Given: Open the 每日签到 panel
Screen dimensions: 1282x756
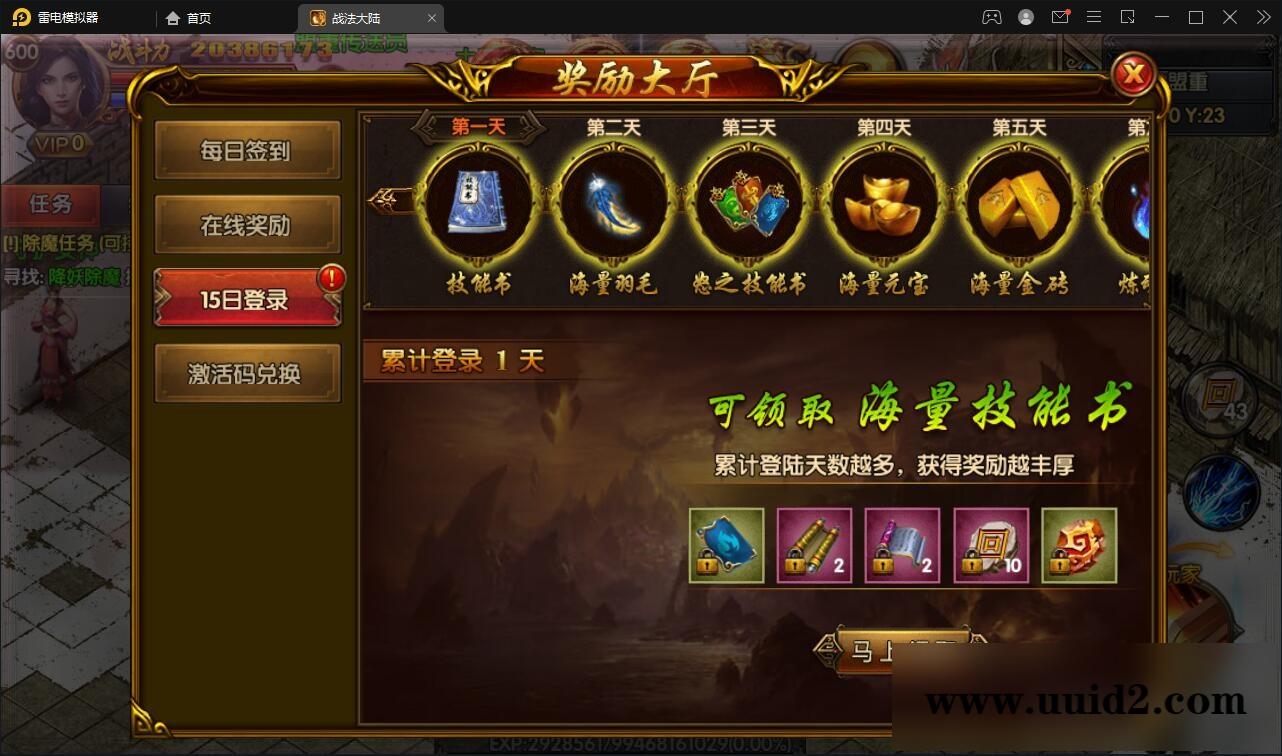Looking at the screenshot, I should pyautogui.click(x=247, y=149).
